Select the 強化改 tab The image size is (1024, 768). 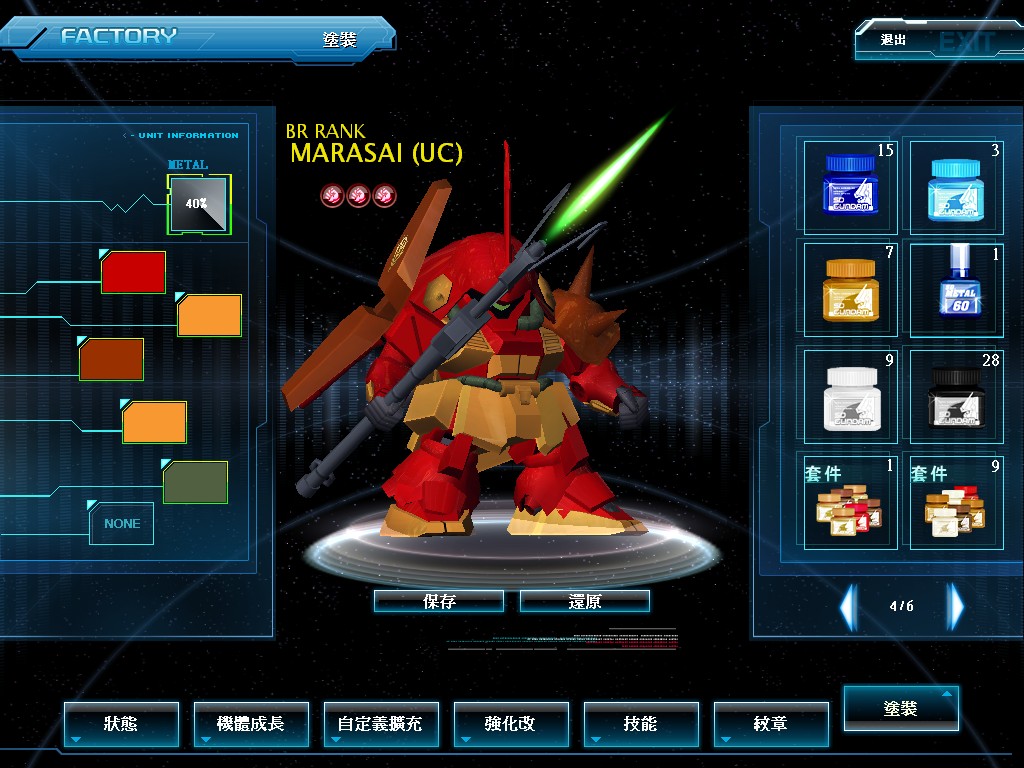(x=511, y=723)
